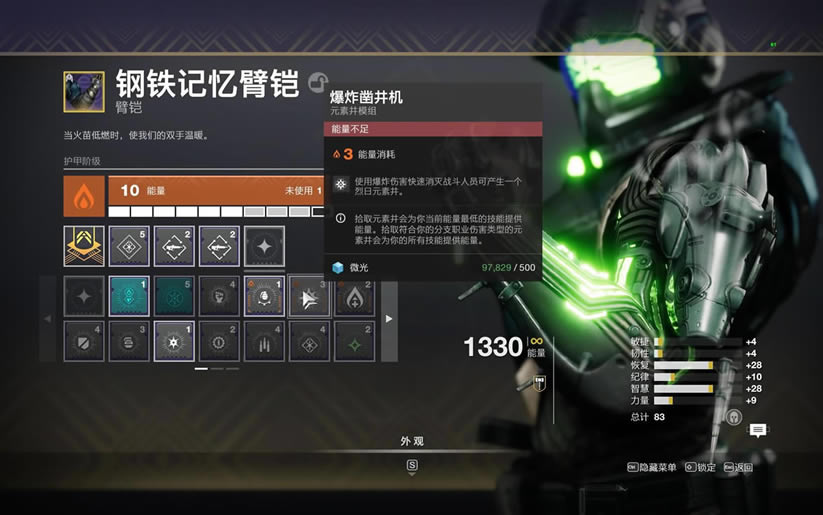823x515 pixels.
Task: Select the 钢铁记忆臂铠 armor icon
Action: click(83, 91)
